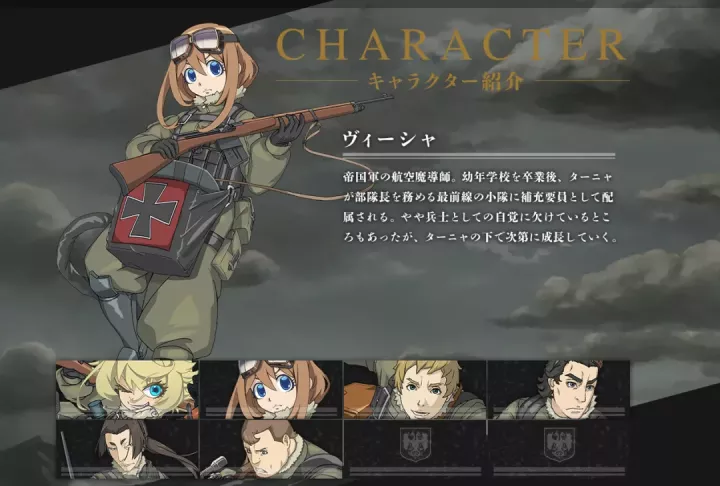Viewport: 720px width, 486px height.
Task: Open the blond short-haired man's portrait
Action: [x=415, y=390]
